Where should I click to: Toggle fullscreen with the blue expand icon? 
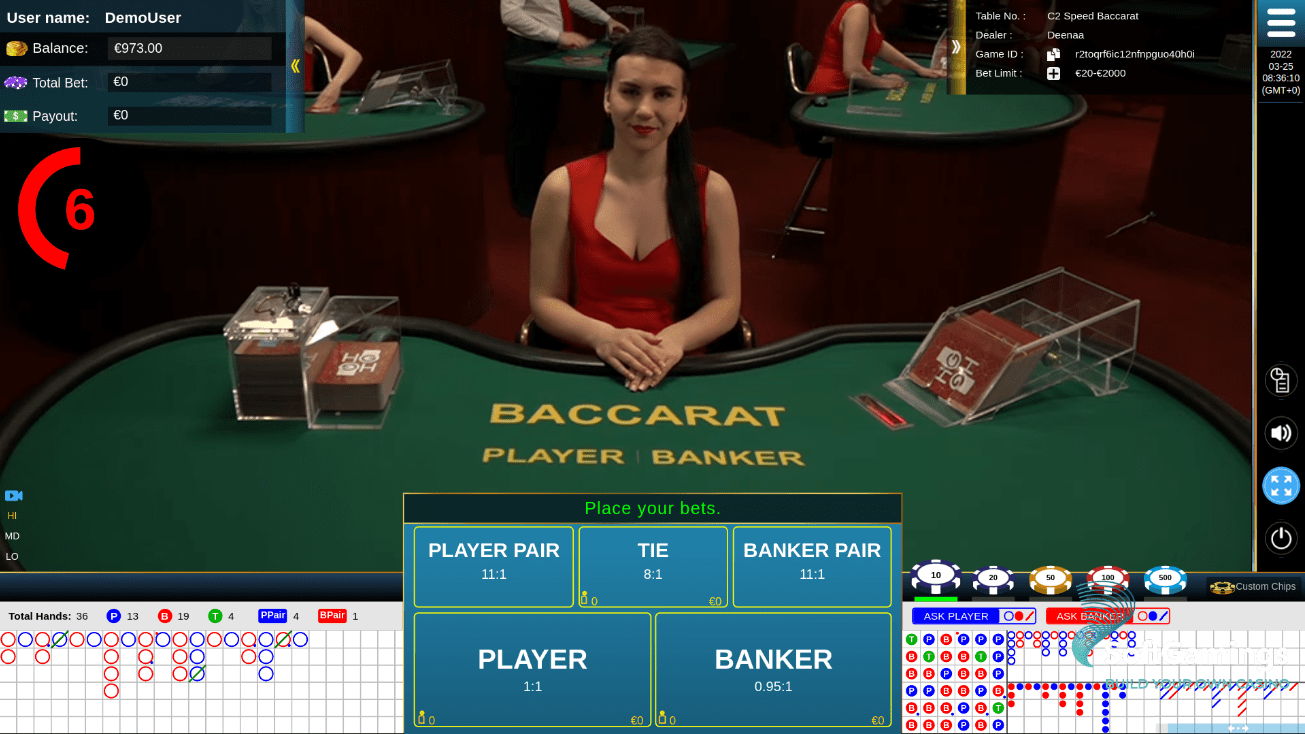pos(1281,485)
